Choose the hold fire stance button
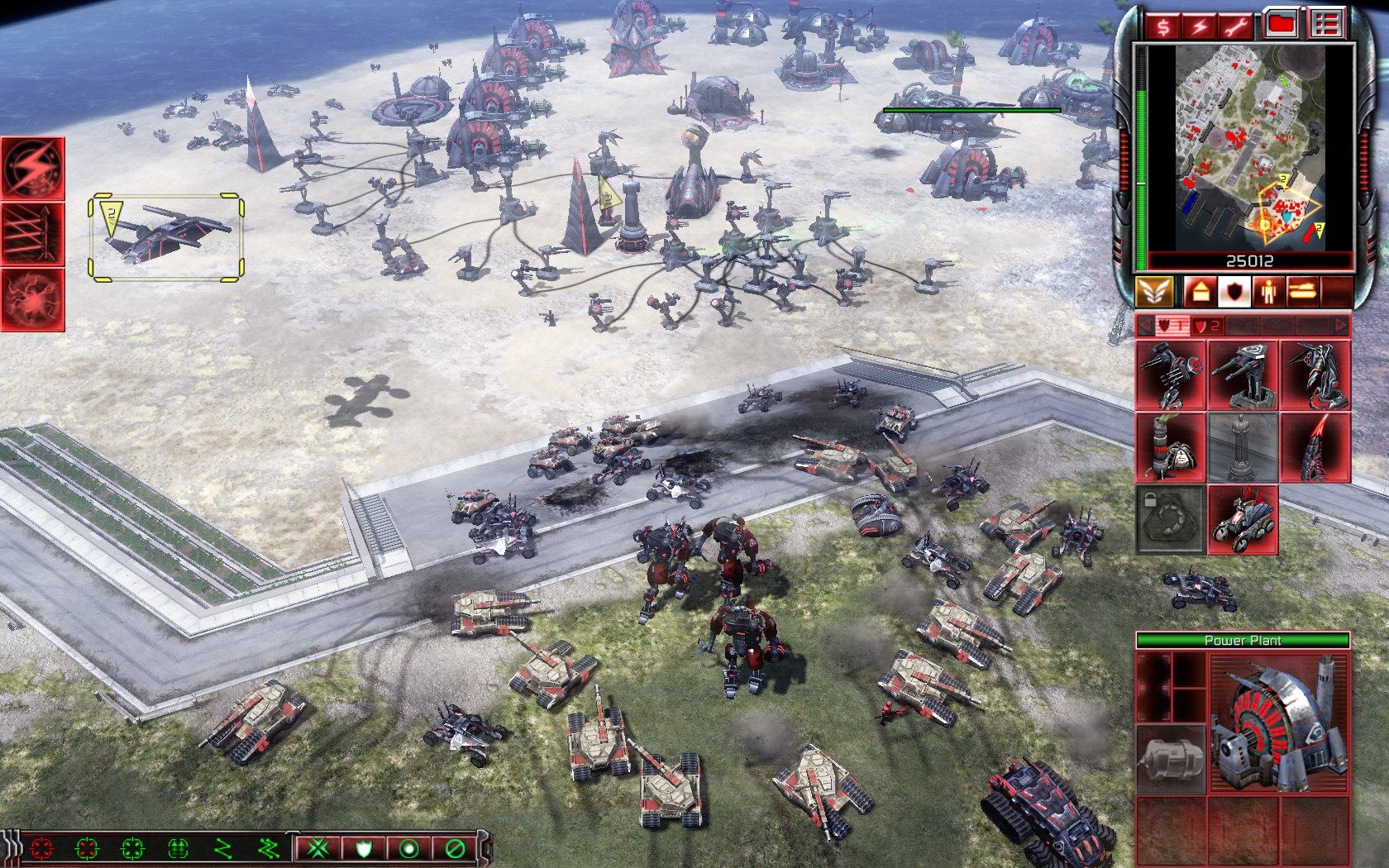The width and height of the screenshot is (1389, 868). pos(454,848)
